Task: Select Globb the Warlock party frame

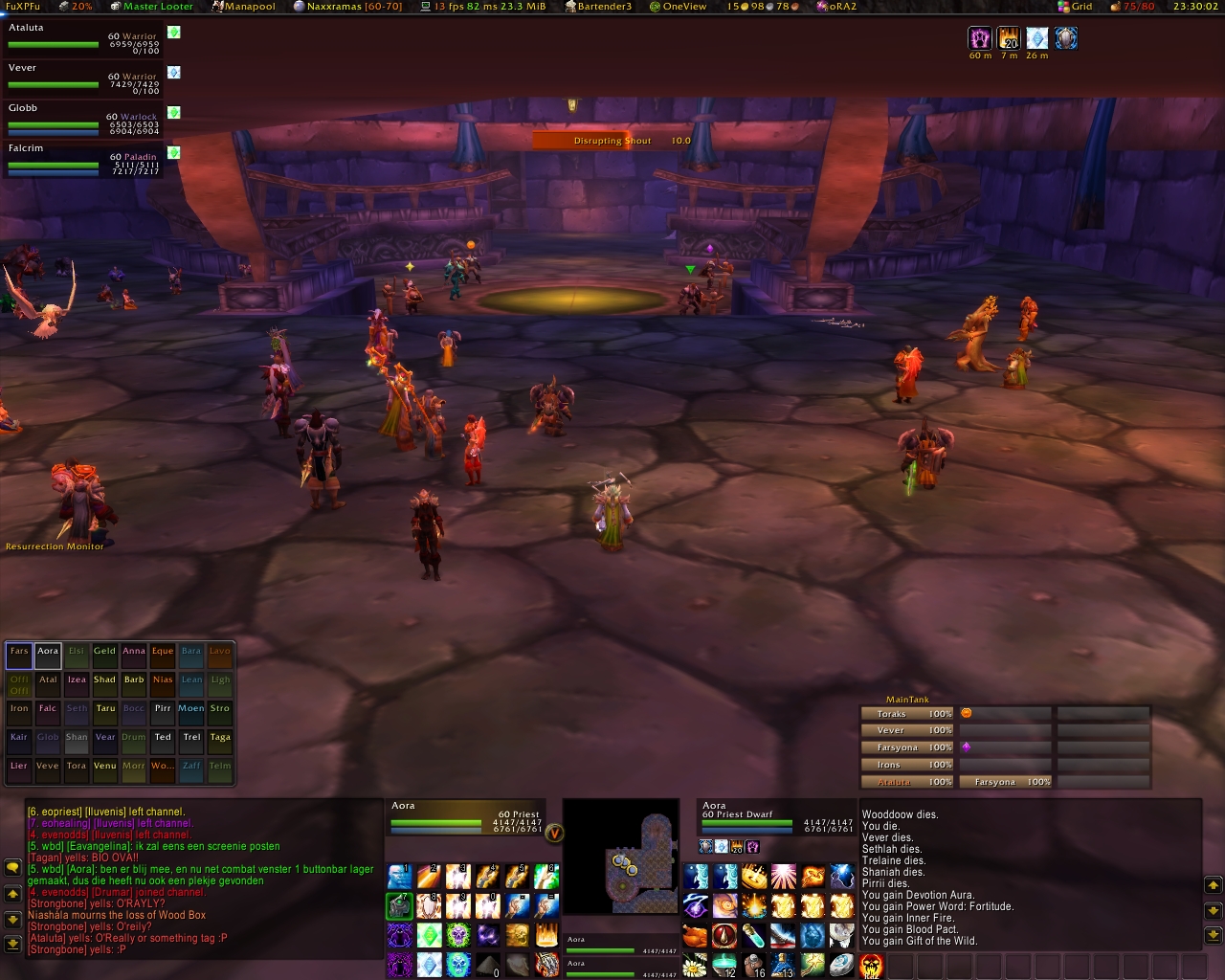Action: pyautogui.click(x=82, y=119)
